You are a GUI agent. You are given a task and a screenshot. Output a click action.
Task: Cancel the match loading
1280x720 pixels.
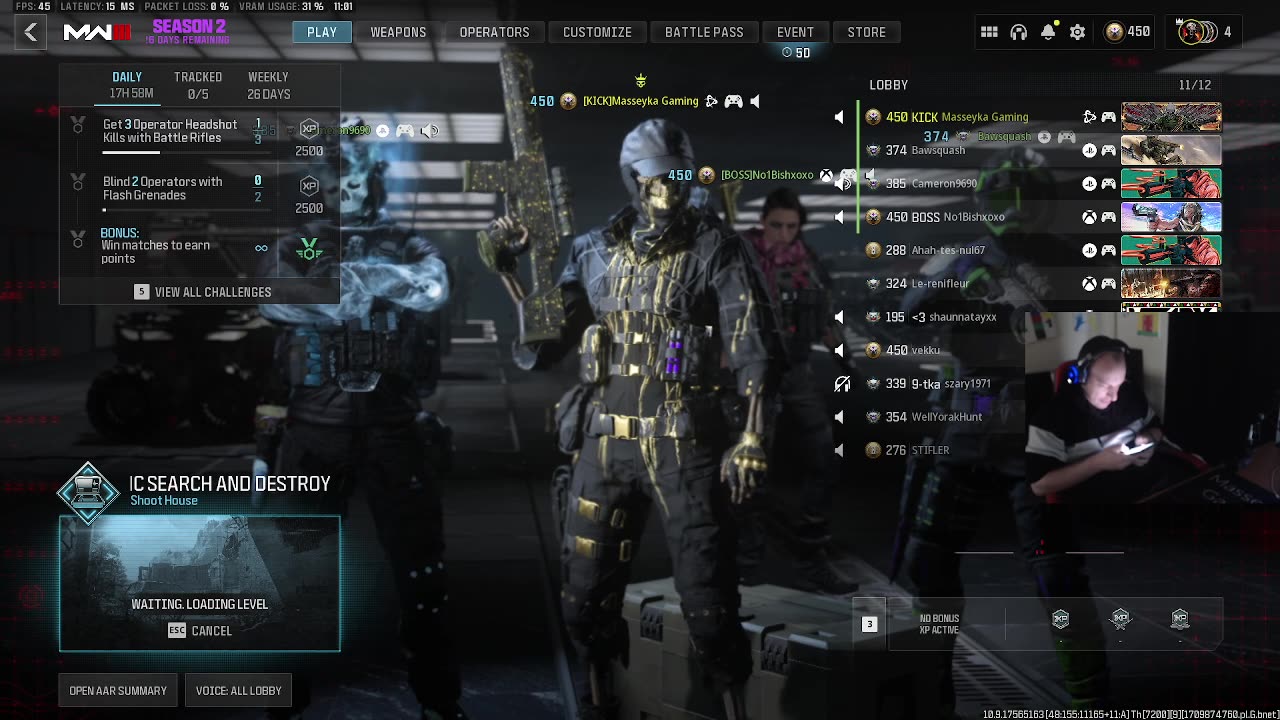[200, 631]
